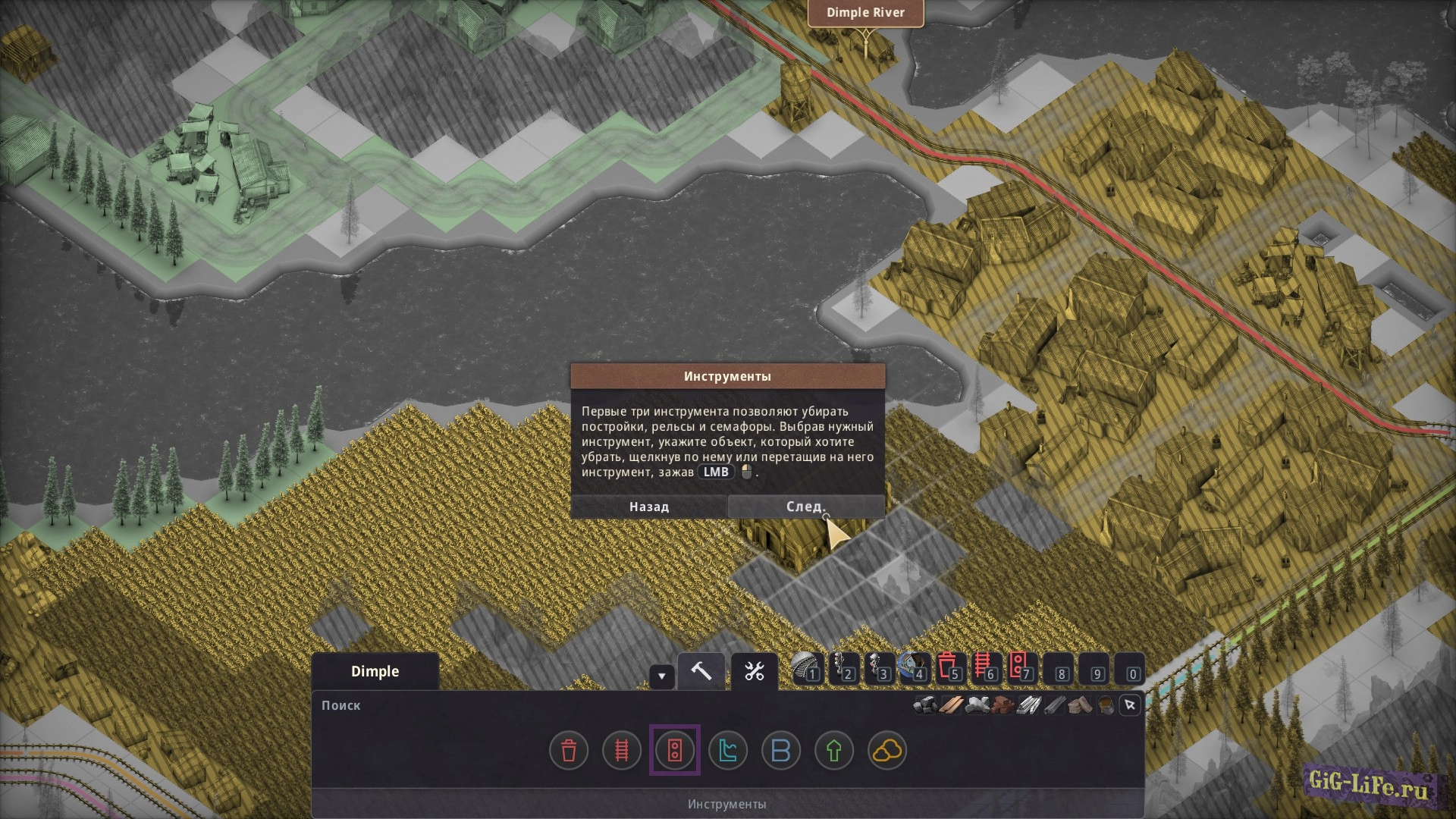
Task: Open the Dimple River town label
Action: [x=865, y=13]
